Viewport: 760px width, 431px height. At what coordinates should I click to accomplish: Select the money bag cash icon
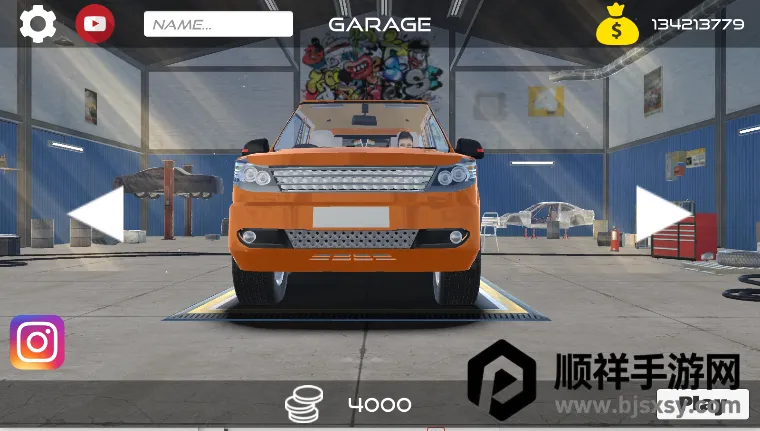click(617, 24)
